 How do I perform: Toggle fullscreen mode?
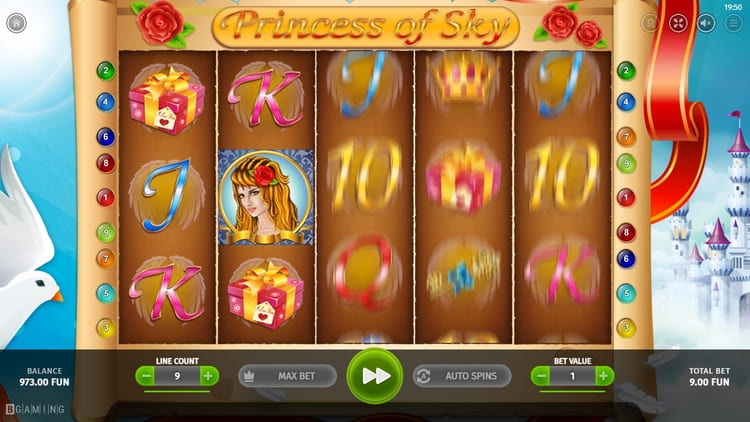click(x=678, y=23)
